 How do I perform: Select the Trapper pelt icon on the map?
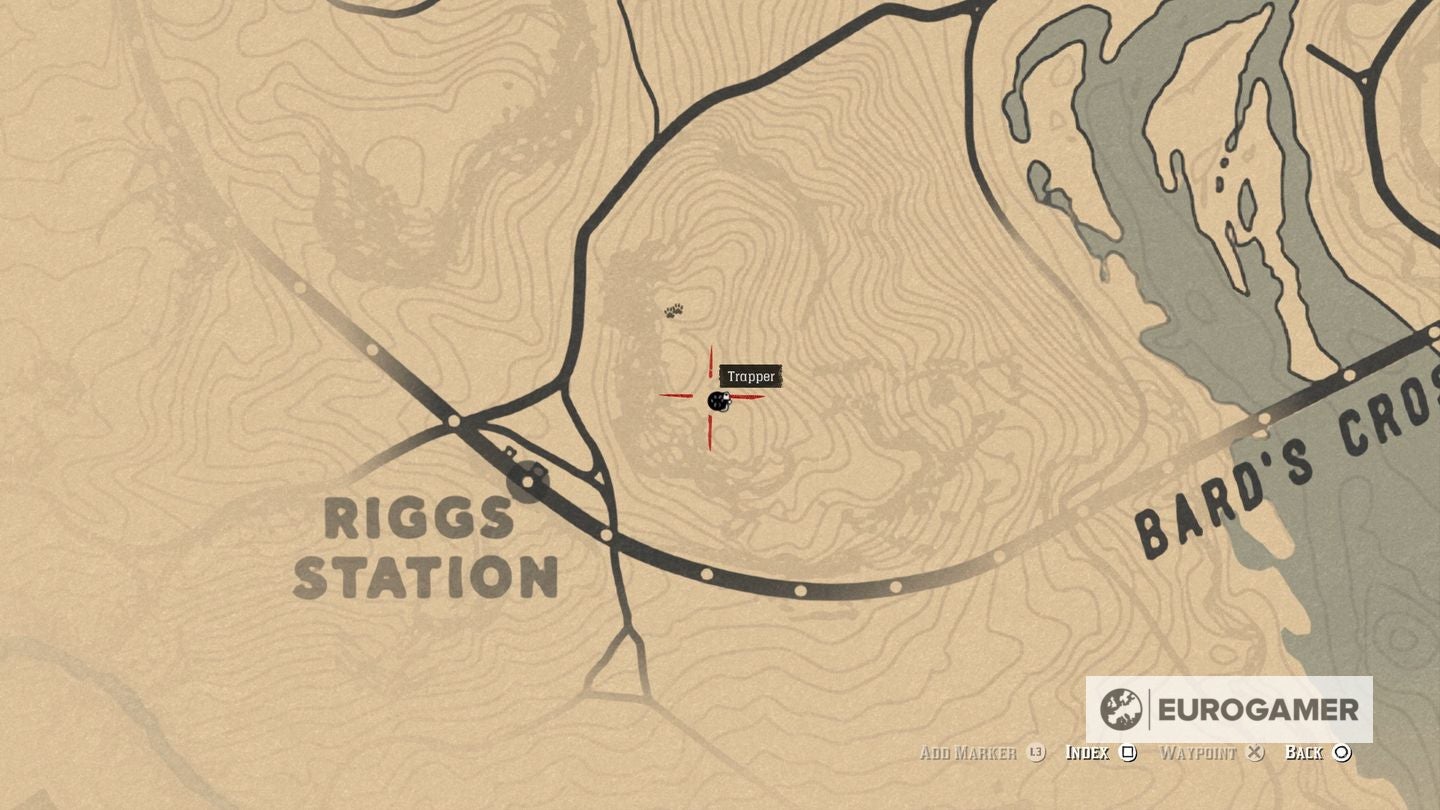(718, 403)
